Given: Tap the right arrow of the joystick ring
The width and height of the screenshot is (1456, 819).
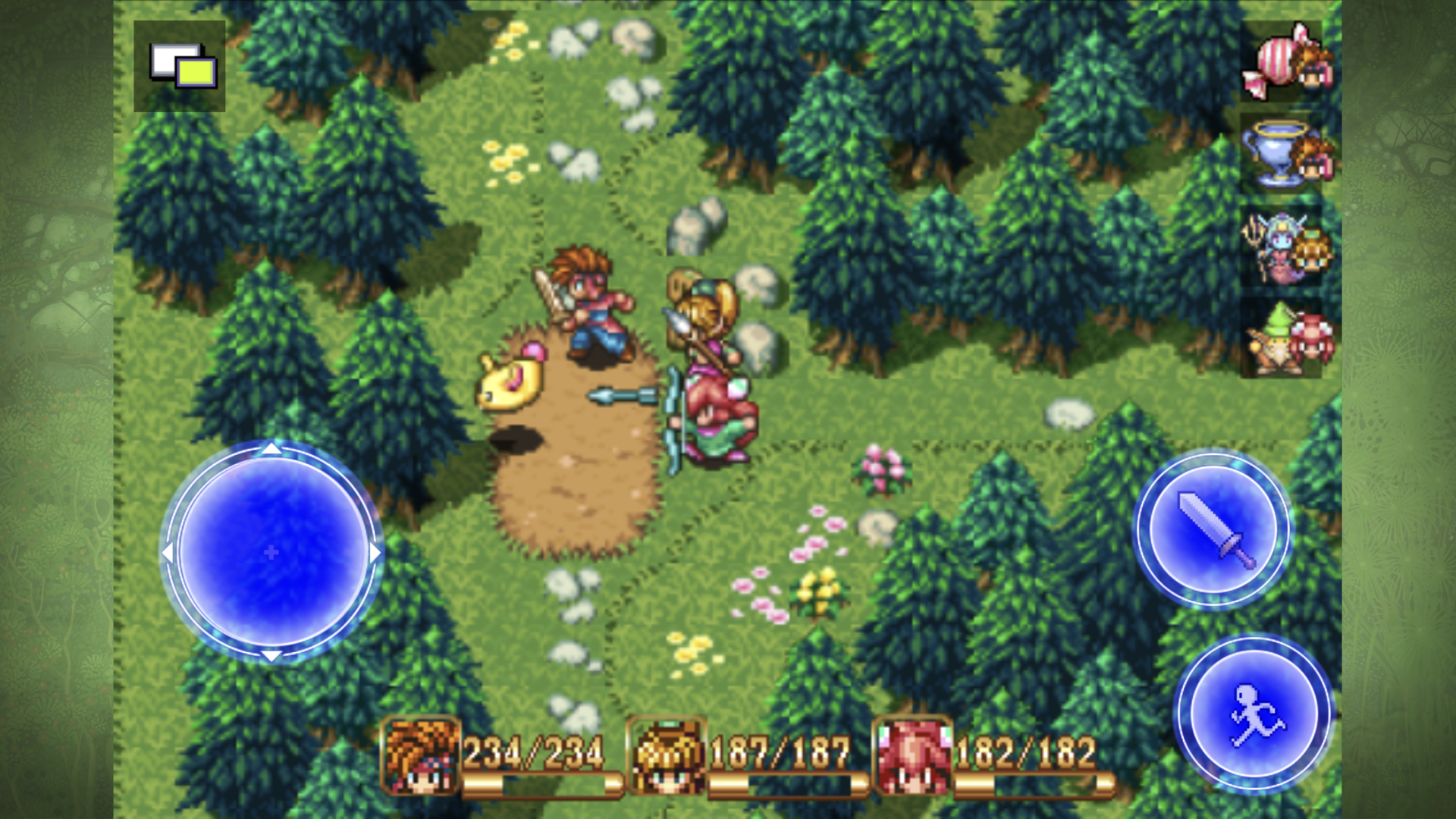Looking at the screenshot, I should (373, 554).
